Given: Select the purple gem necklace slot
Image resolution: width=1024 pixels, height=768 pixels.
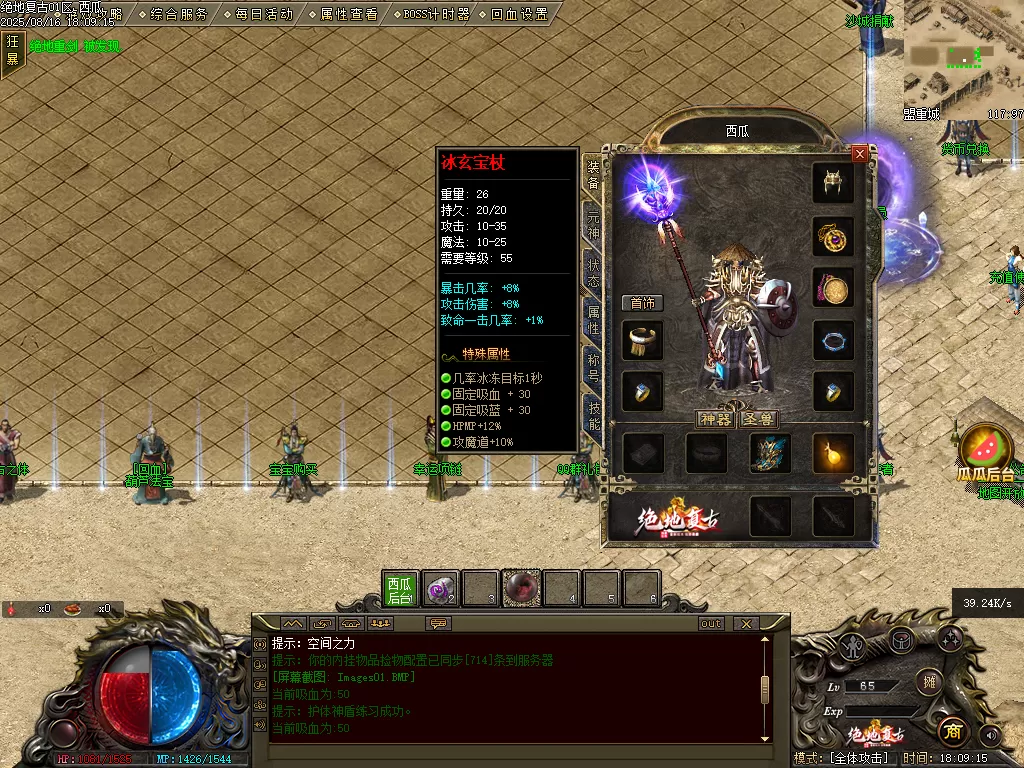Looking at the screenshot, I should [832, 237].
